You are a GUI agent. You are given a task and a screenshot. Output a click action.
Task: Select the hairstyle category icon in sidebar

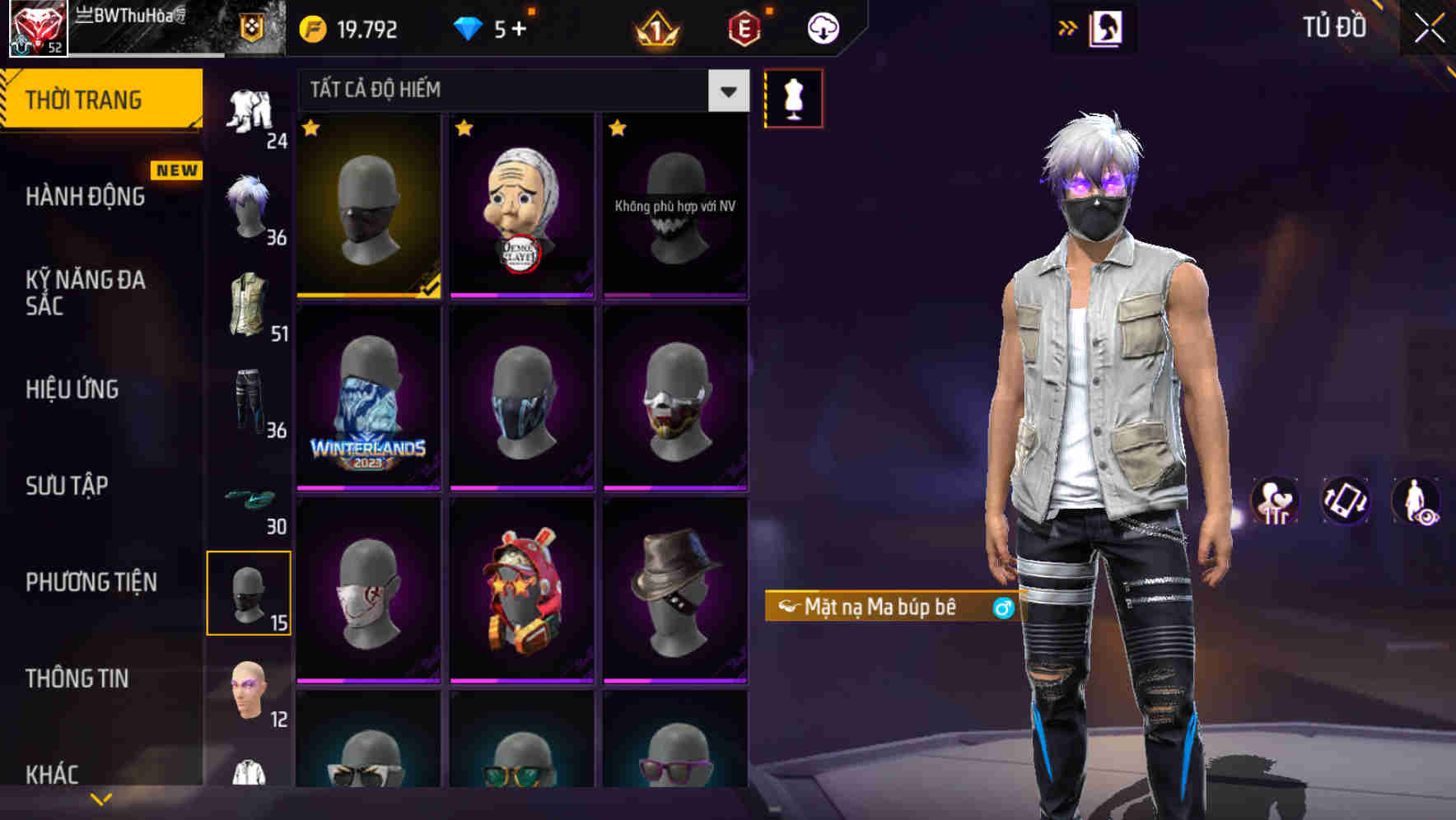pyautogui.click(x=250, y=205)
